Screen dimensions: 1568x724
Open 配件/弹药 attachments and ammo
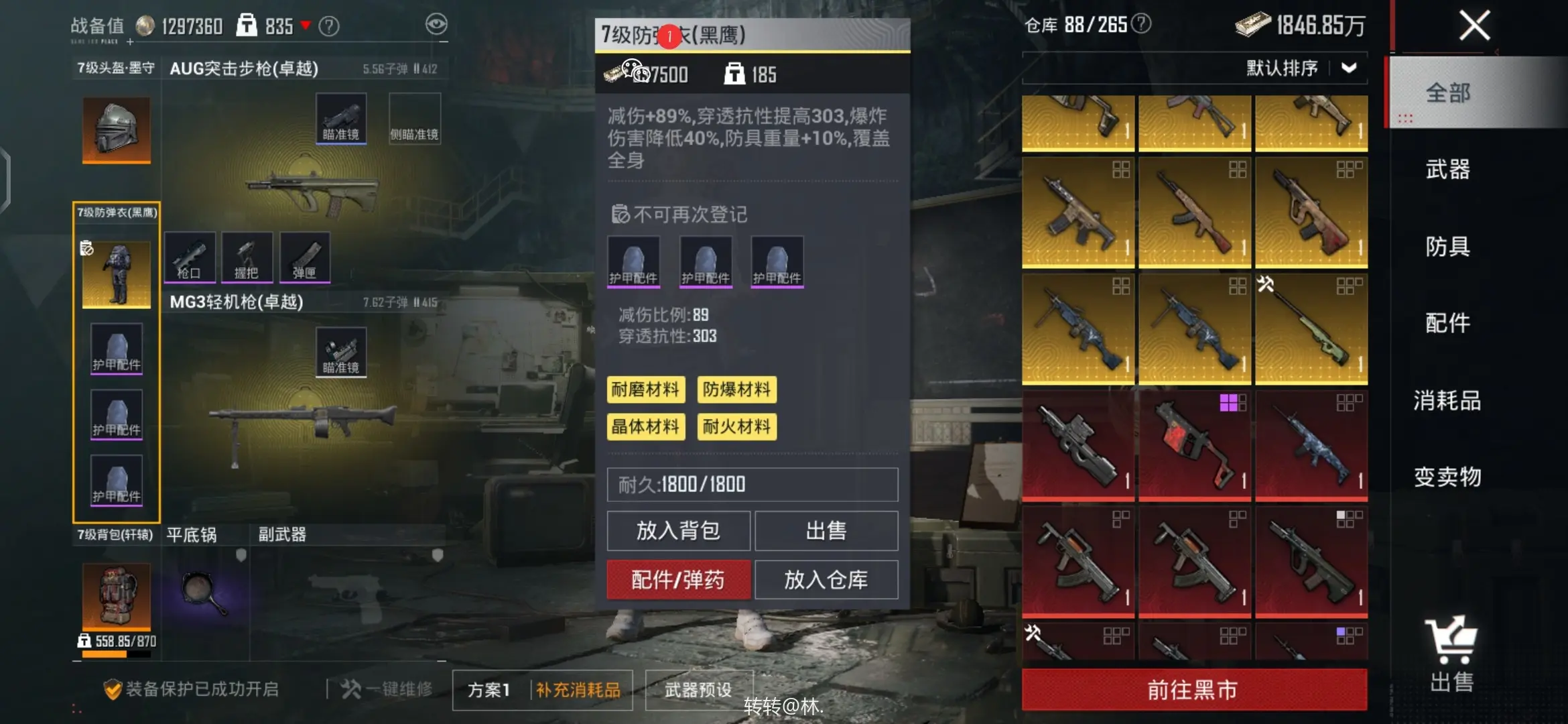(678, 580)
